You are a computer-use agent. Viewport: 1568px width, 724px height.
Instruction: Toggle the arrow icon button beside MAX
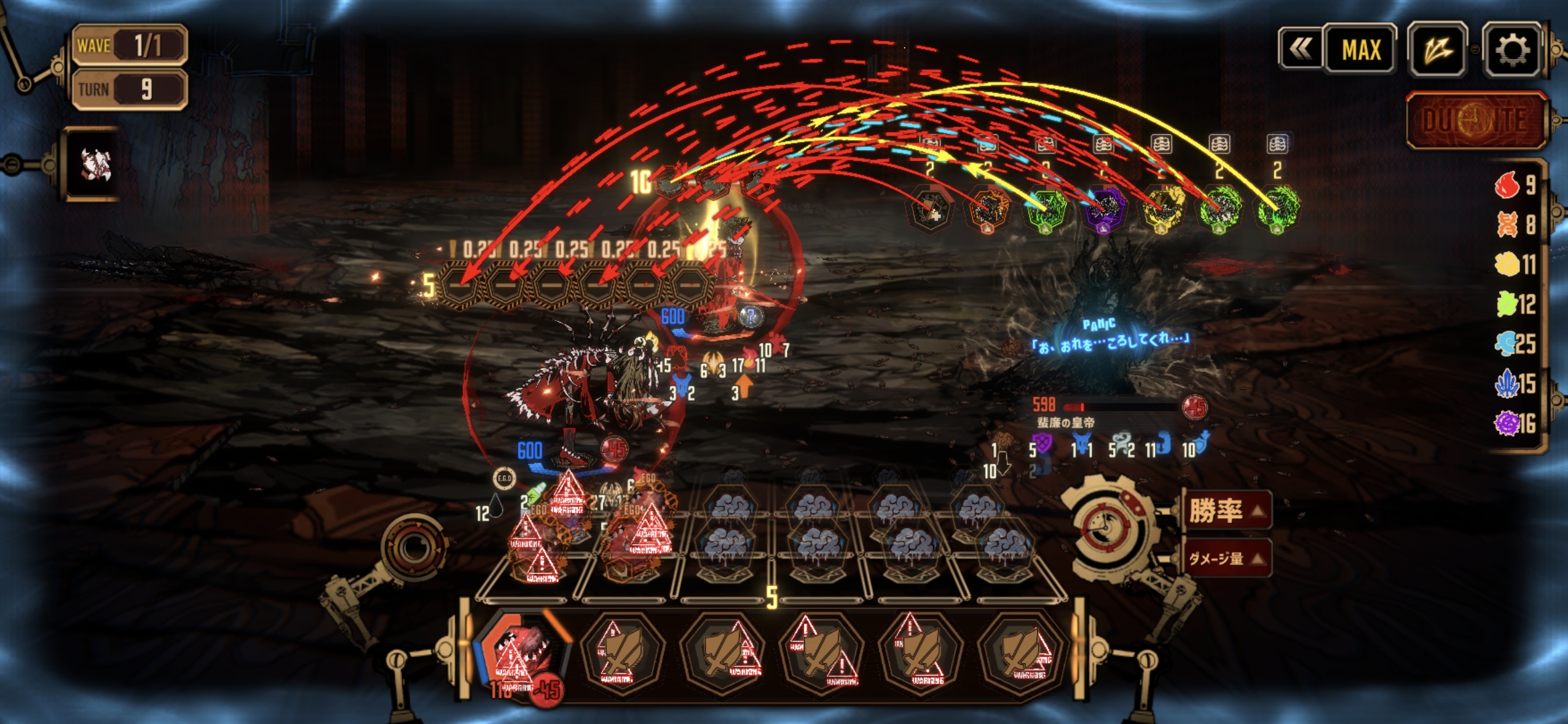click(x=1437, y=50)
